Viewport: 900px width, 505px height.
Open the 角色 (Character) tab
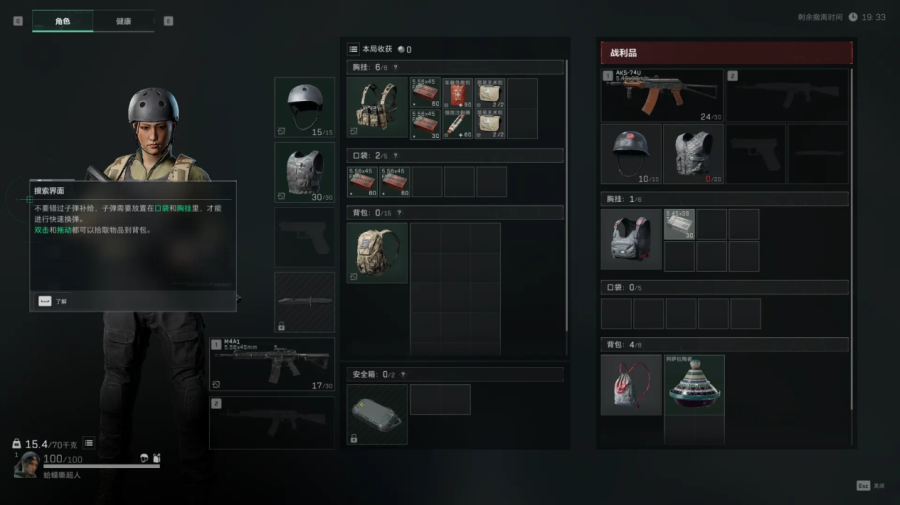[x=63, y=20]
